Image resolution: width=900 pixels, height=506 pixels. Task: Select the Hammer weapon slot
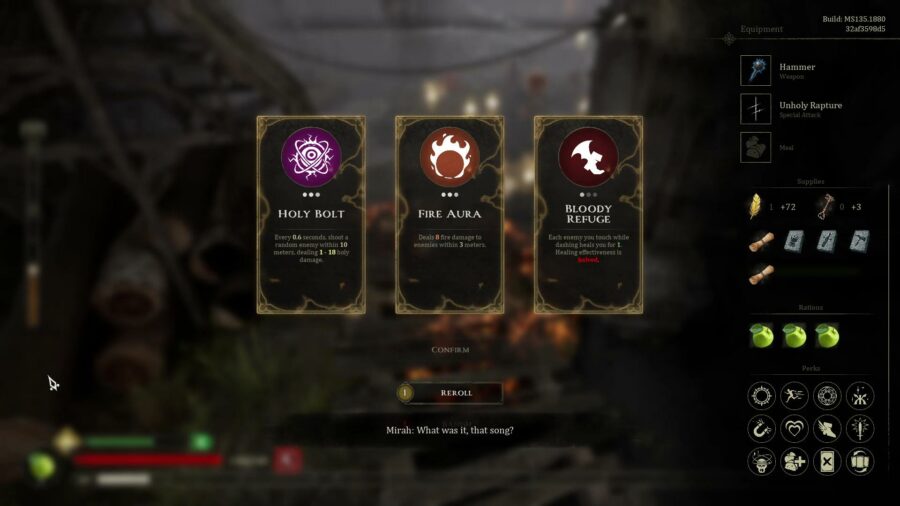pyautogui.click(x=756, y=70)
